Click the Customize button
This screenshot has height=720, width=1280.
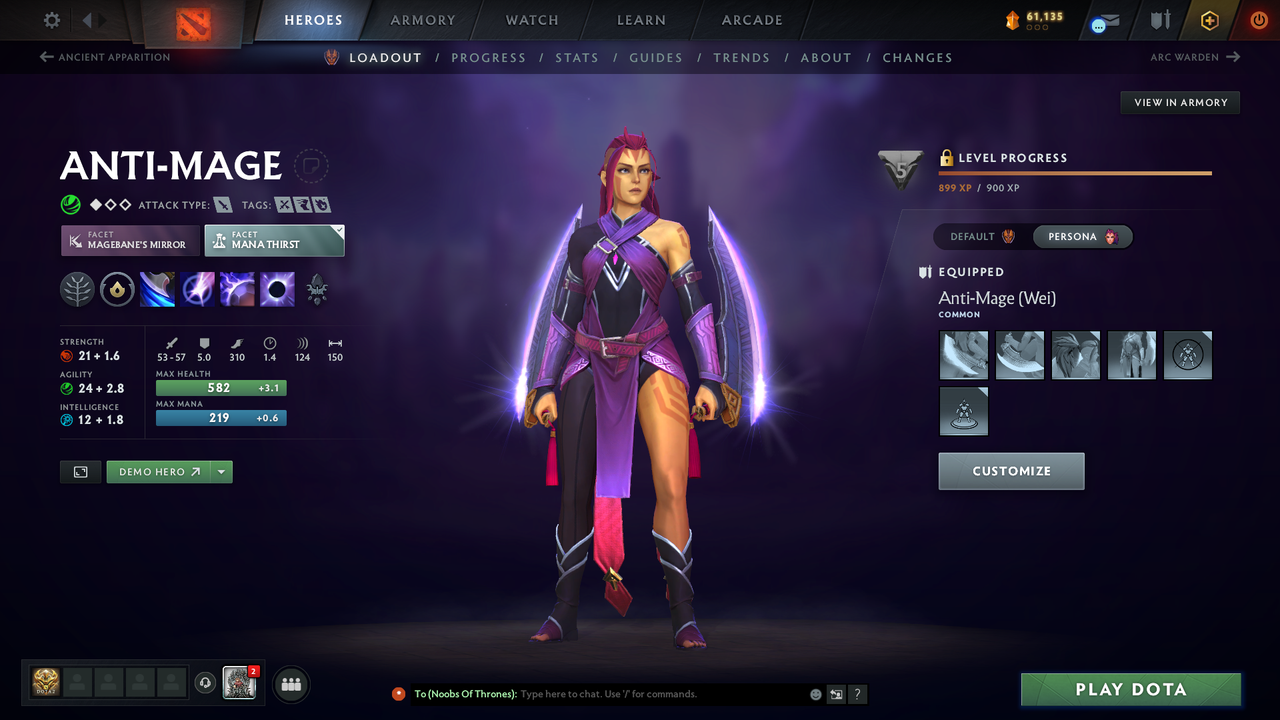click(x=1011, y=471)
